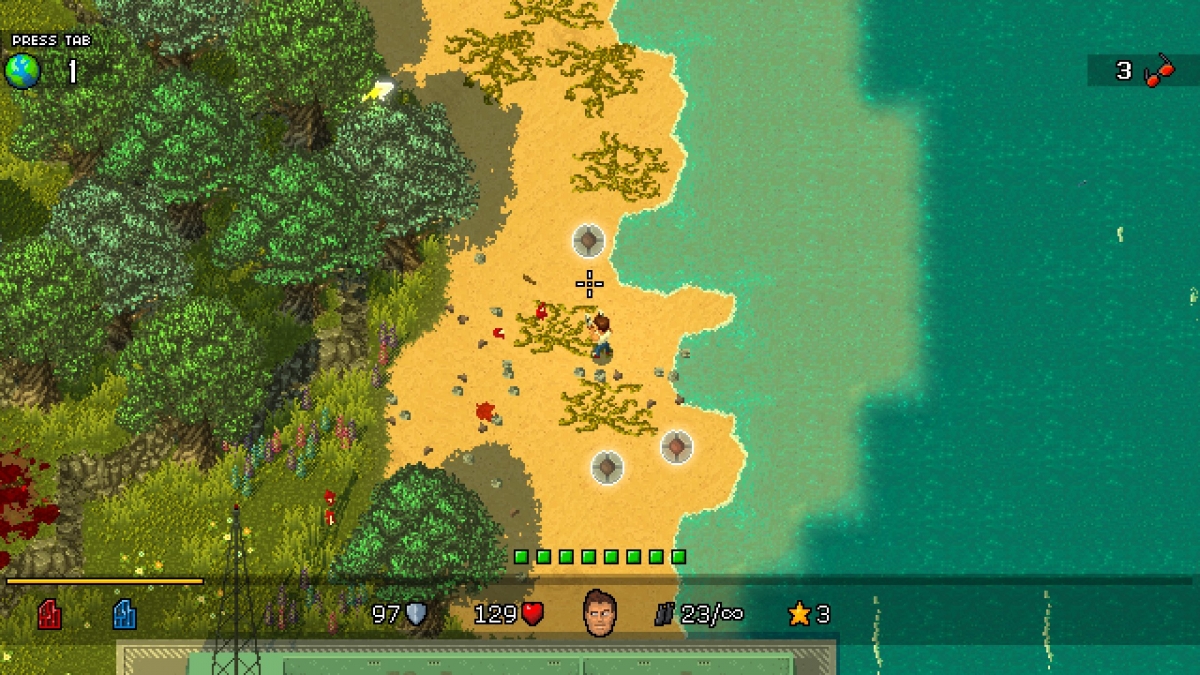Click the character face portrait
Screen dimensions: 1200x675
pos(599,612)
